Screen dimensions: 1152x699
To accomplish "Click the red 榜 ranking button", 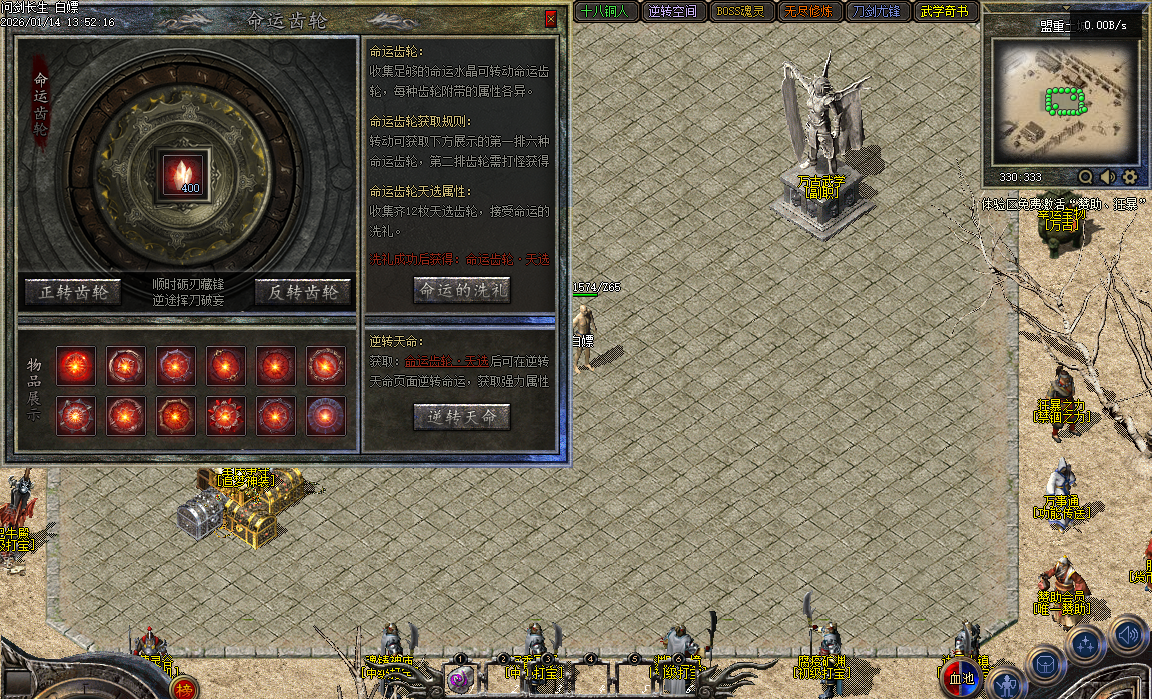I will 184,688.
